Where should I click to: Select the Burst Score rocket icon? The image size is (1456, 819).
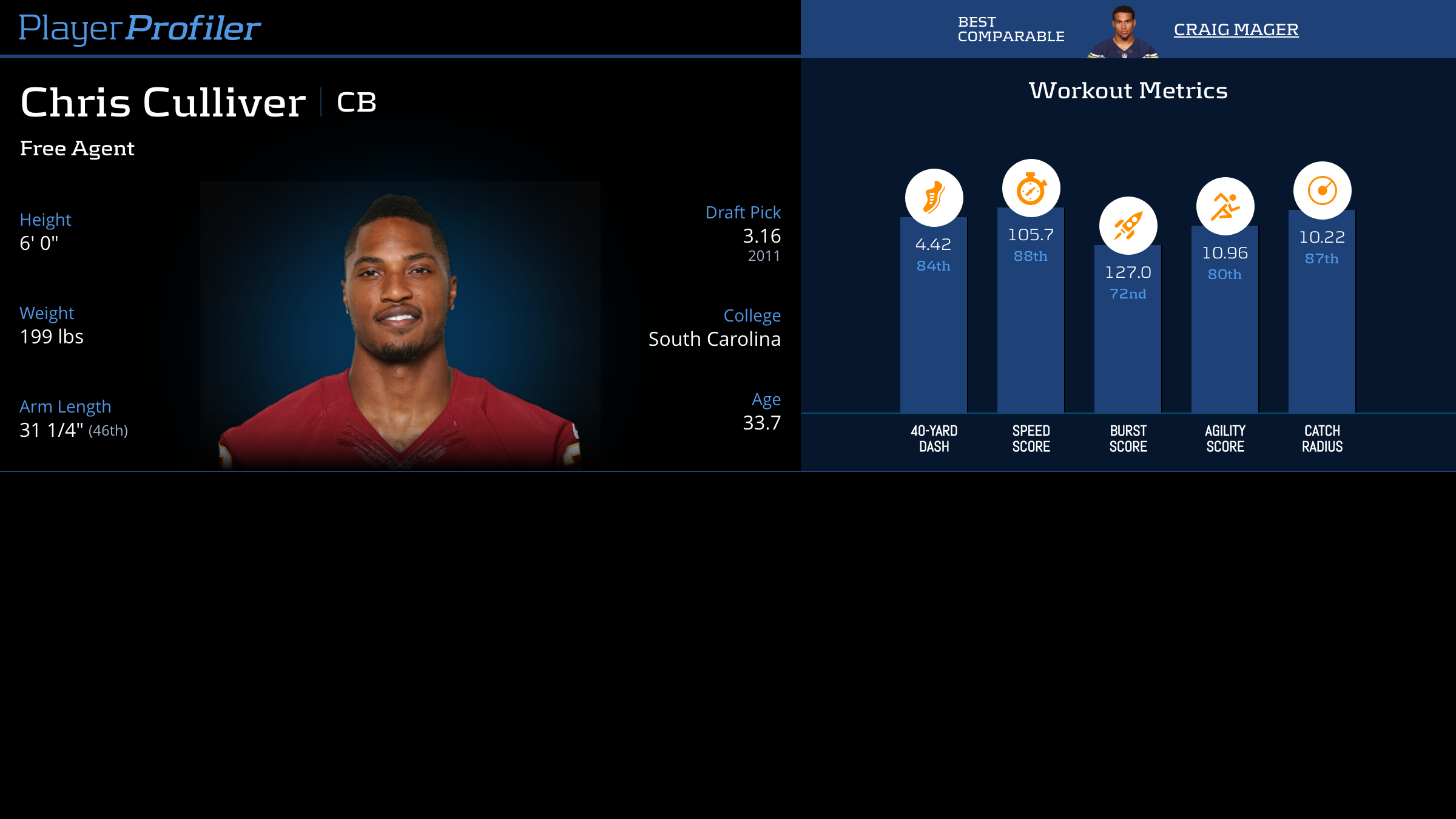click(1128, 226)
